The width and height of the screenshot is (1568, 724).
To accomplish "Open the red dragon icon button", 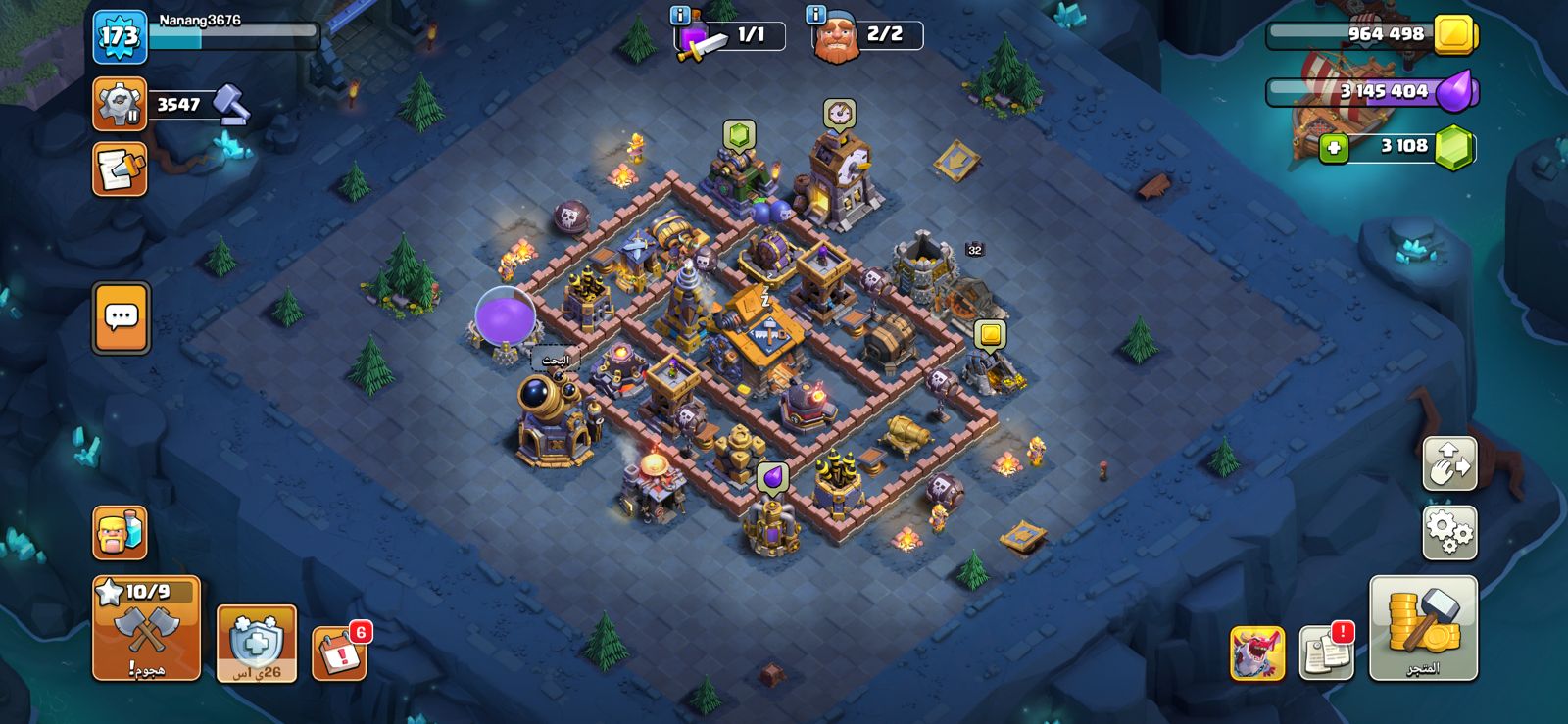I will (x=1257, y=652).
